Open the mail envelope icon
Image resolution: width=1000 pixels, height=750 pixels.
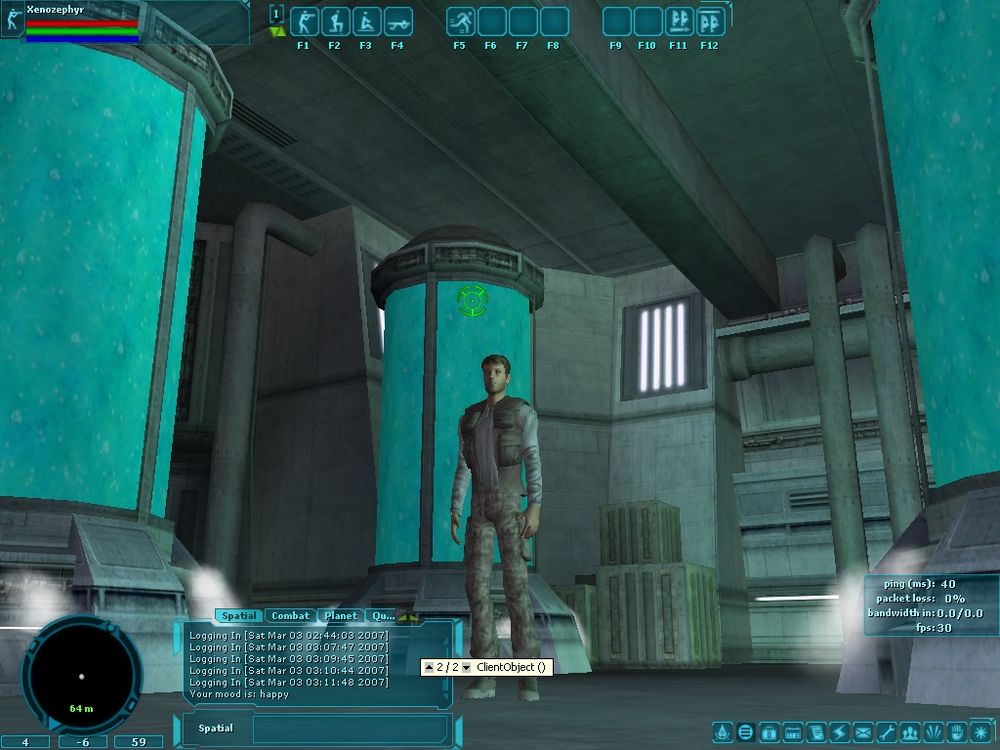[863, 733]
